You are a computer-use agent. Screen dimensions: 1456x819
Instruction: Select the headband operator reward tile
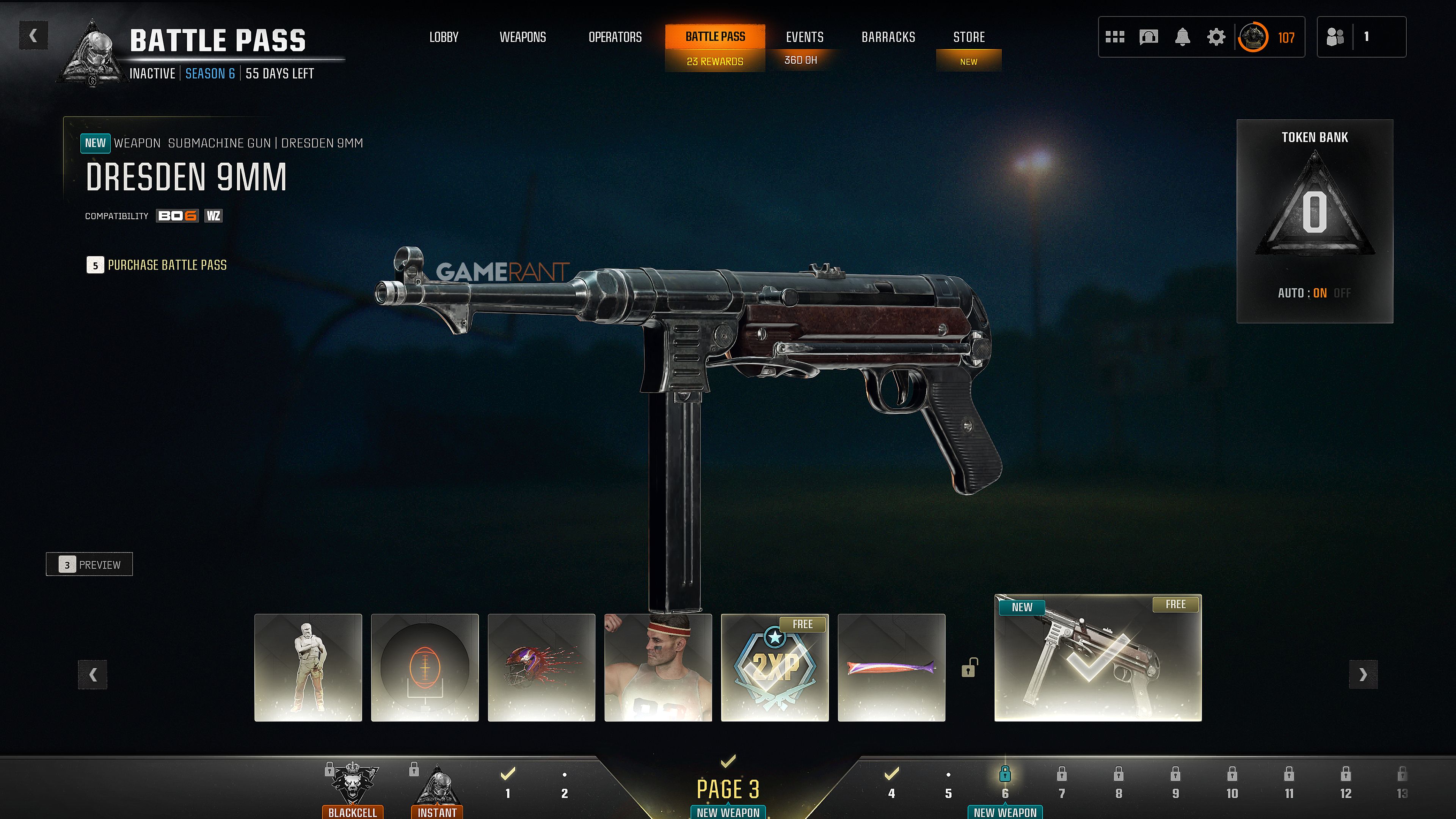[658, 667]
